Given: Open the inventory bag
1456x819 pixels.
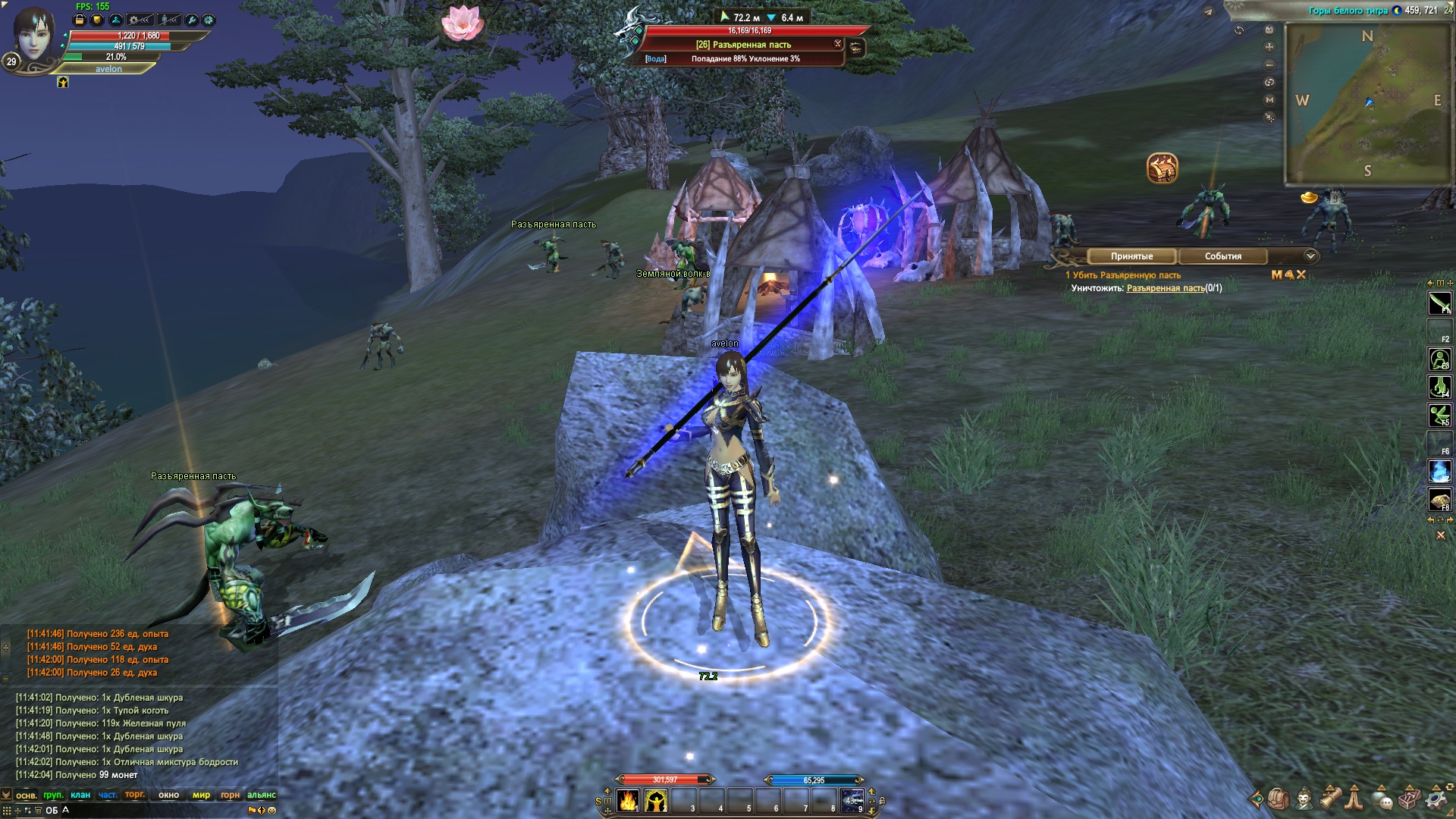Looking at the screenshot, I should pyautogui.click(x=1278, y=799).
